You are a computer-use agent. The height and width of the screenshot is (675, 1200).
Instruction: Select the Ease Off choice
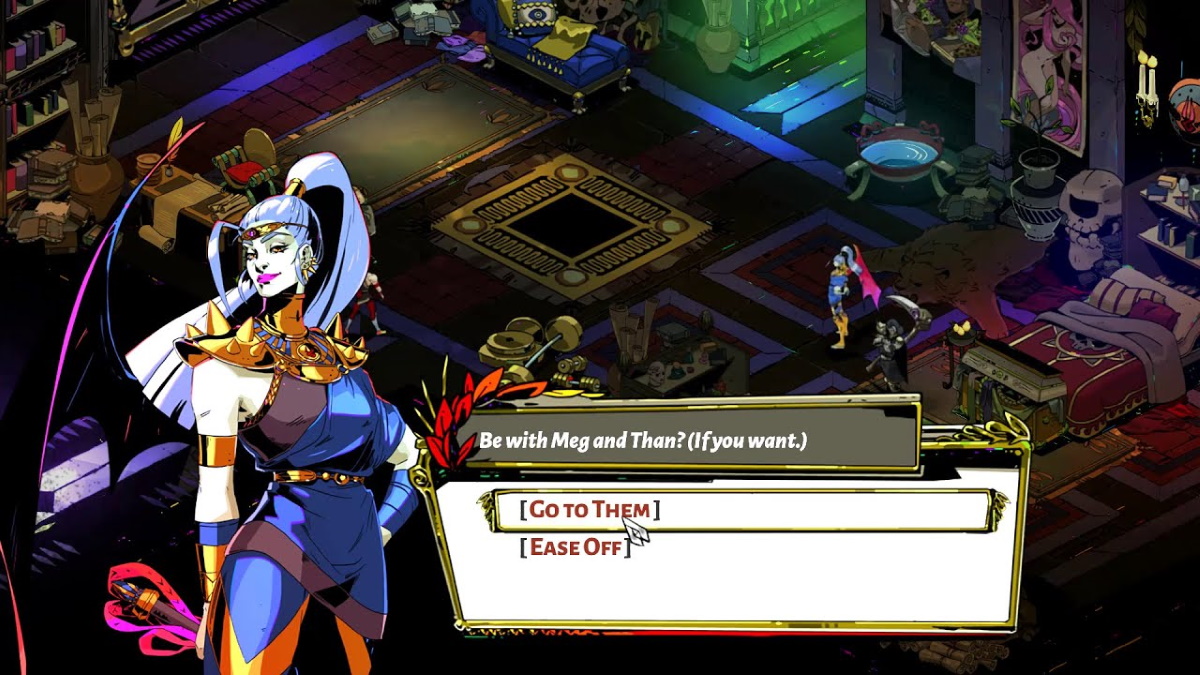click(x=575, y=547)
